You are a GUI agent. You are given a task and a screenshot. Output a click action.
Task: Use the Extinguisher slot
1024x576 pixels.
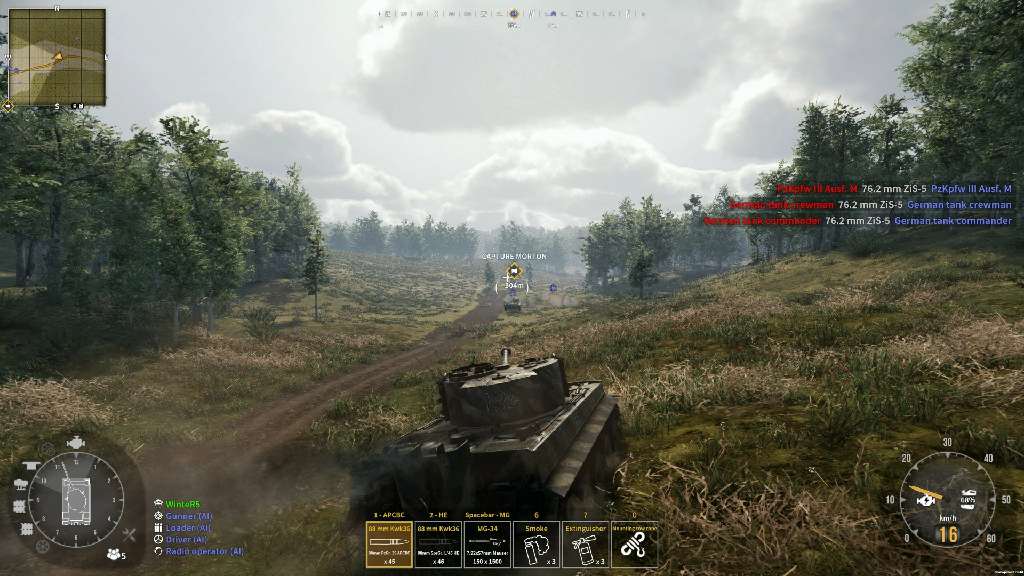tap(585, 545)
